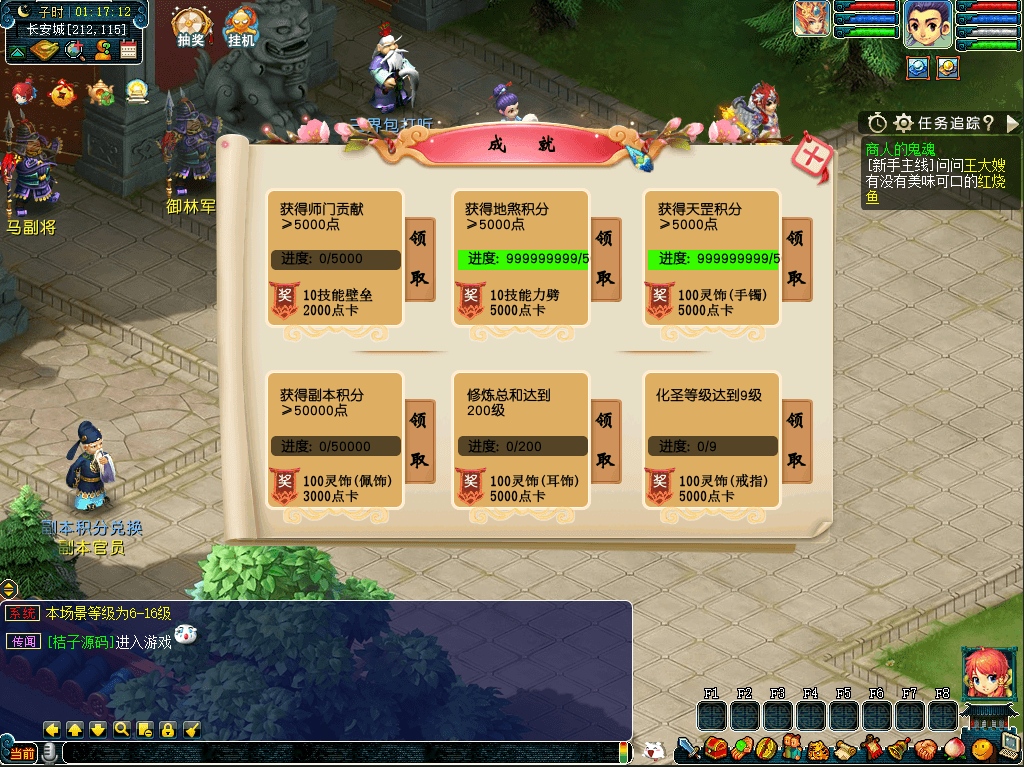Claim the 副本积分 achievement reward
This screenshot has width=1024, height=767.
(x=420, y=441)
